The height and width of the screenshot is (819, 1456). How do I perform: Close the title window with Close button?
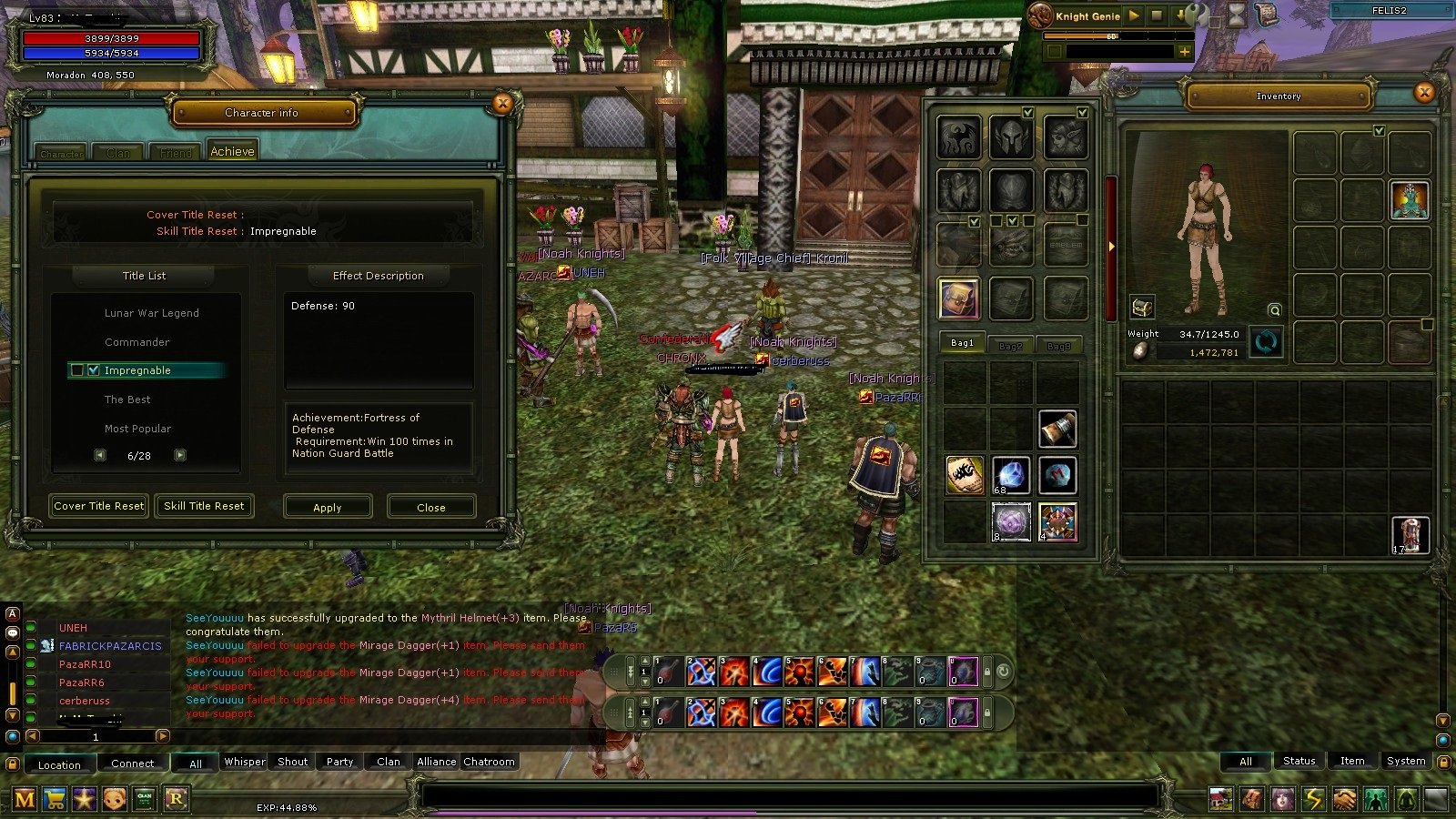coord(430,507)
